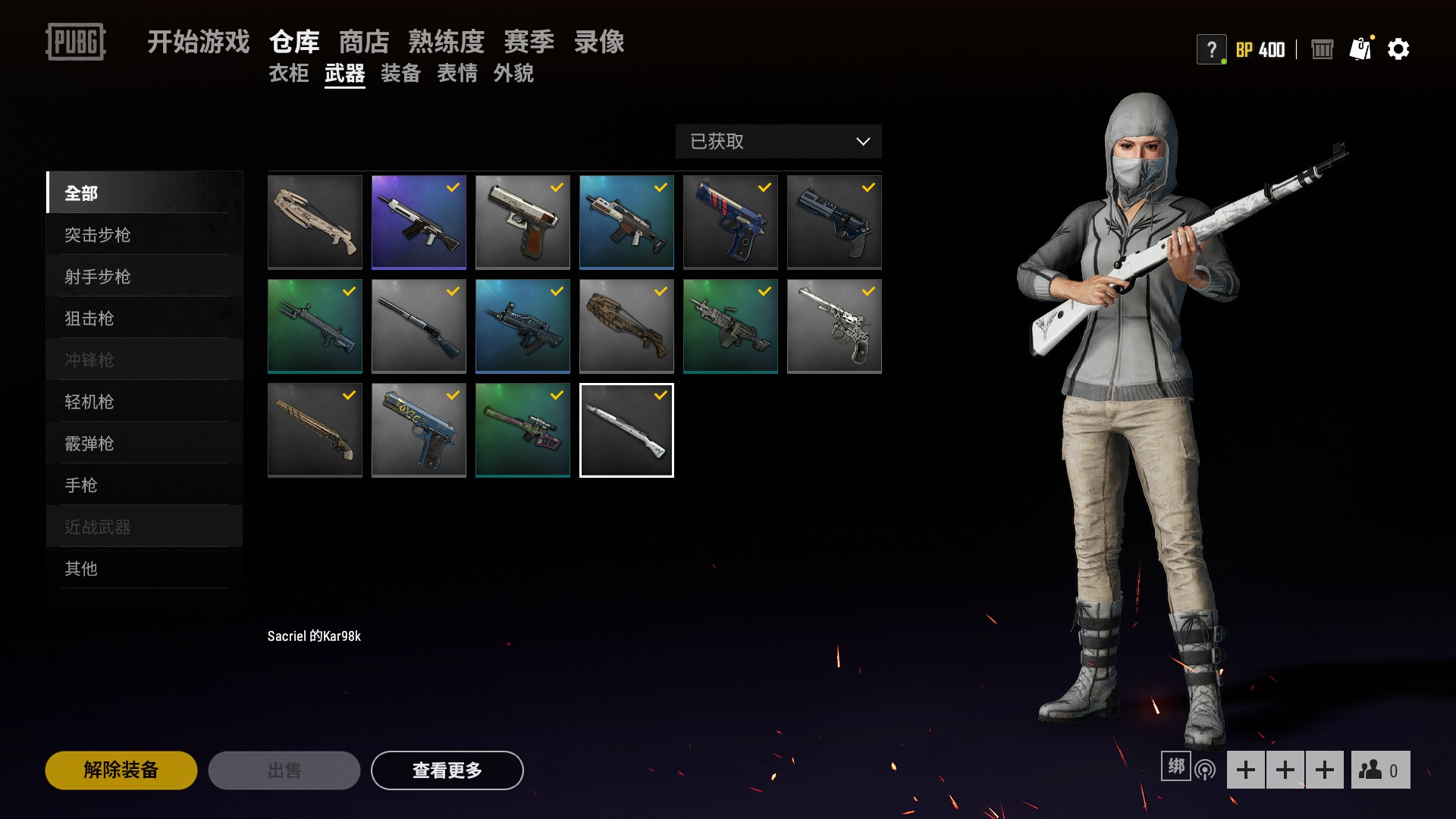This screenshot has width=1456, height=819.
Task: Select the white Kar98k skin tile
Action: 626,430
